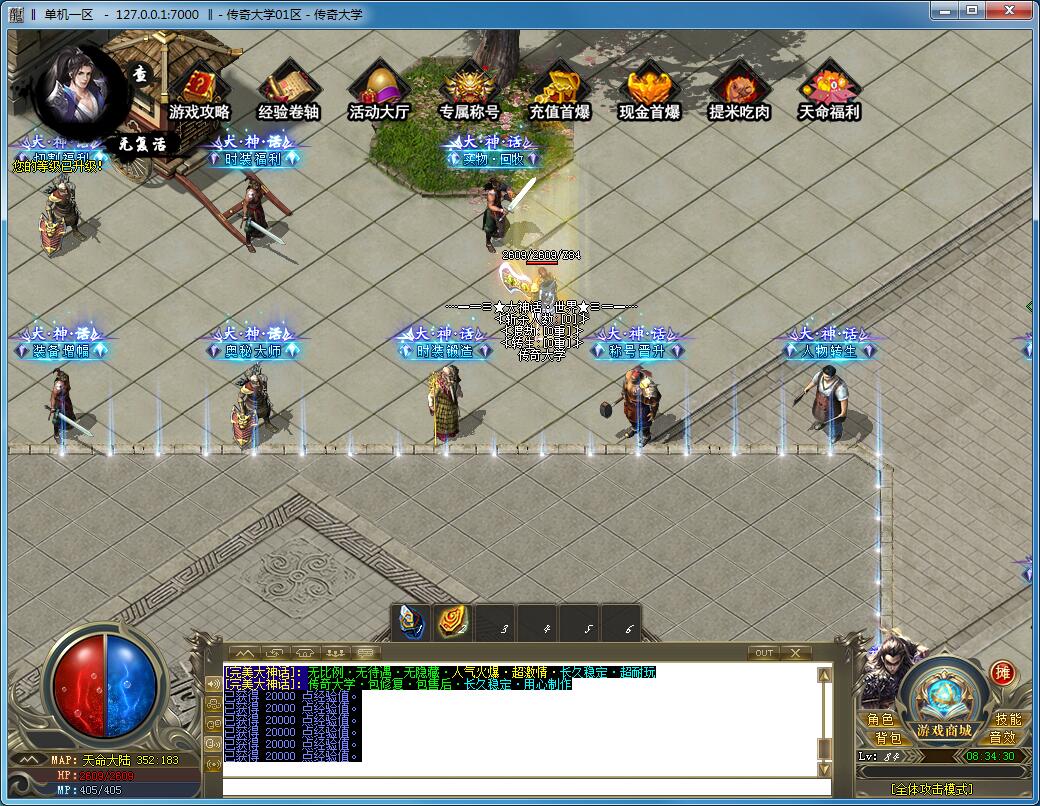Open the 技能 skills panel
1040x806 pixels.
pyautogui.click(x=1007, y=719)
